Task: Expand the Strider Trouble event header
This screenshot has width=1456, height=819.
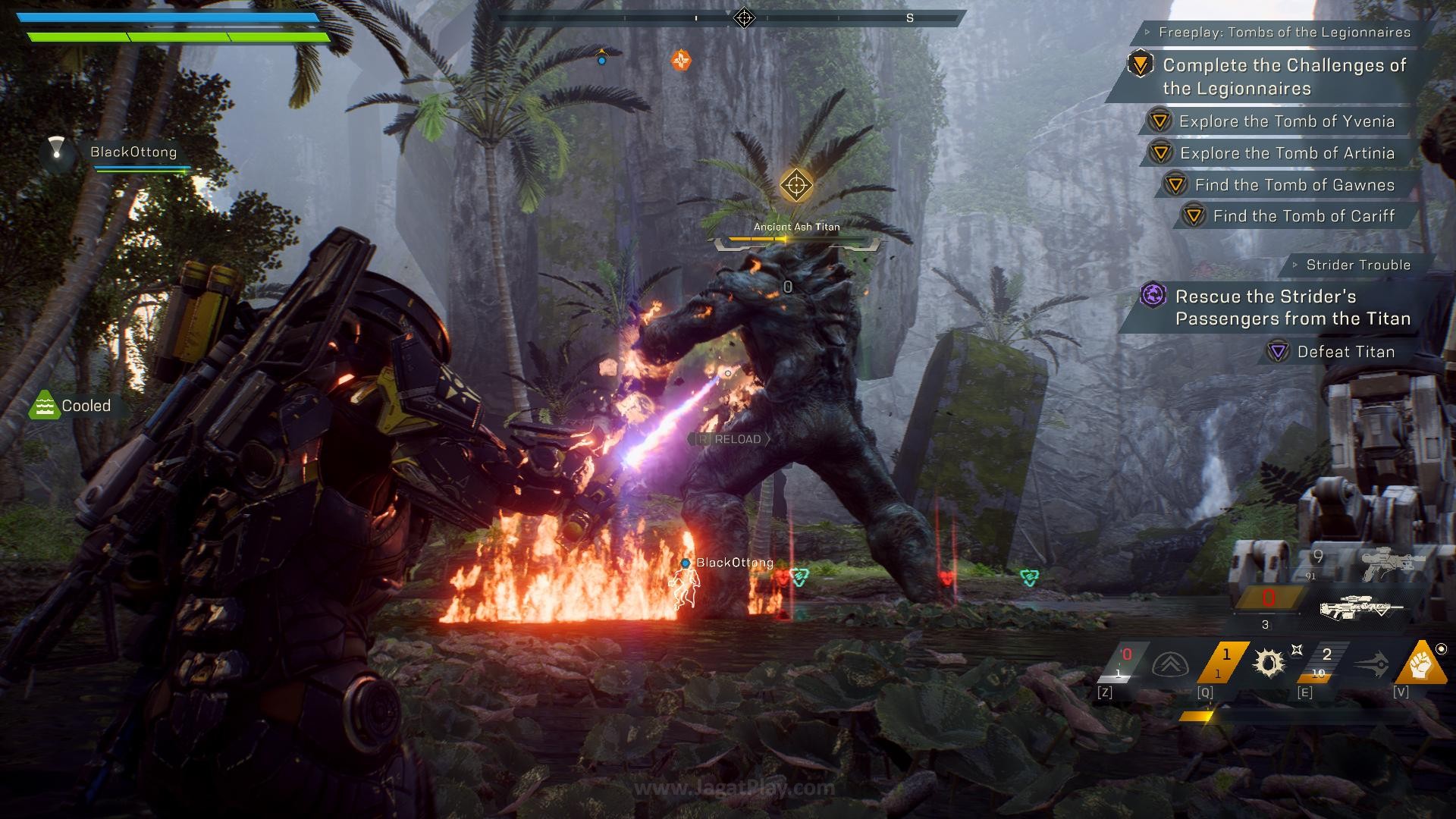Action: (x=1357, y=265)
